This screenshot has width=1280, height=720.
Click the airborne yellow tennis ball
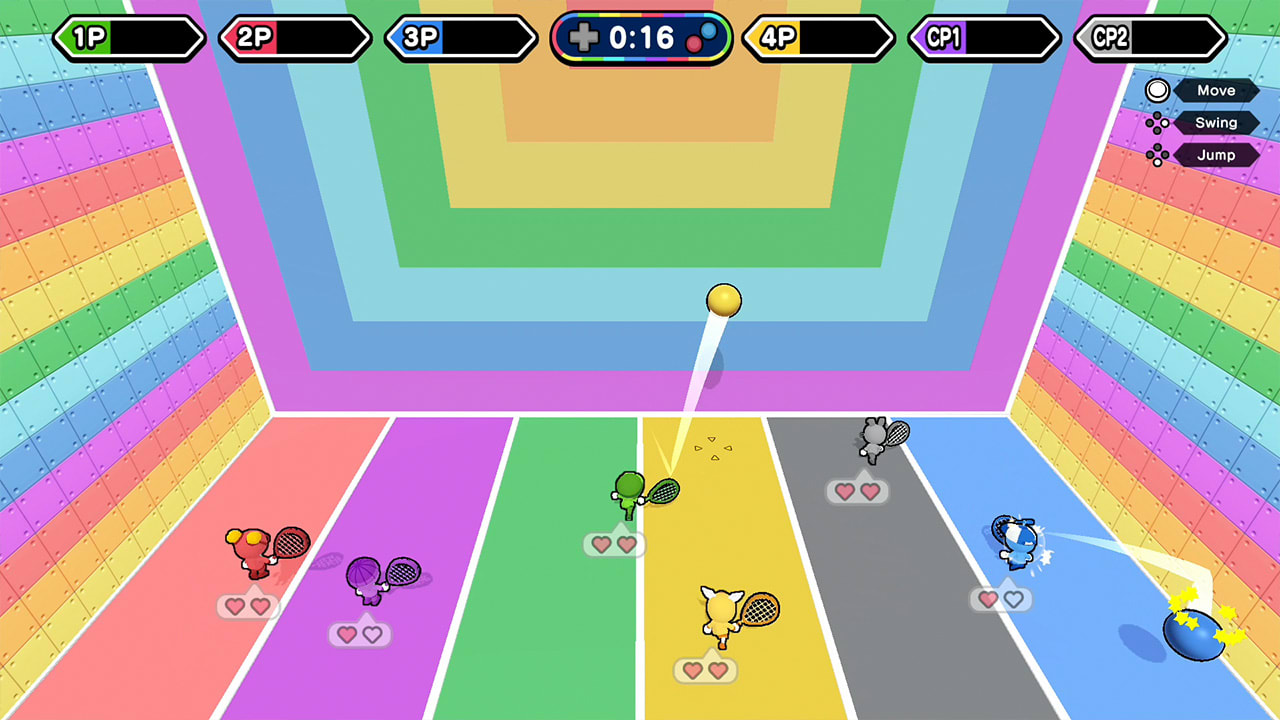point(723,299)
